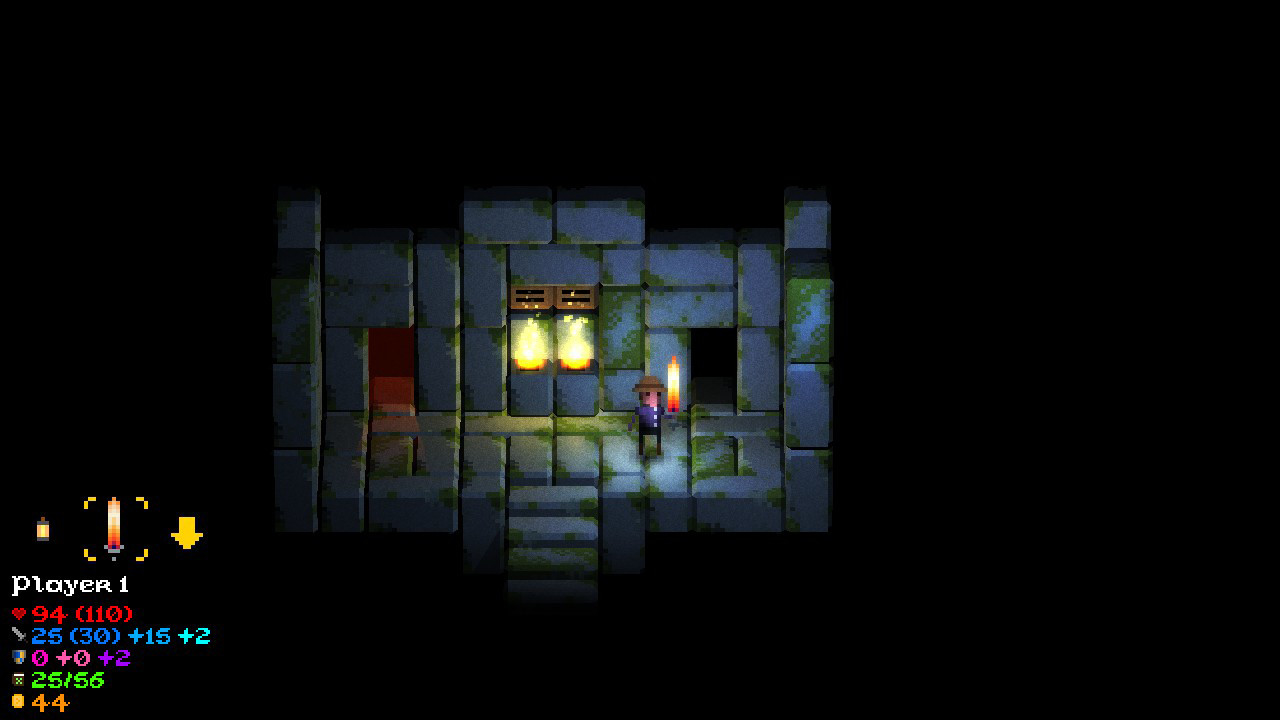Click the wall-mounted torch beside the player

tap(676, 383)
